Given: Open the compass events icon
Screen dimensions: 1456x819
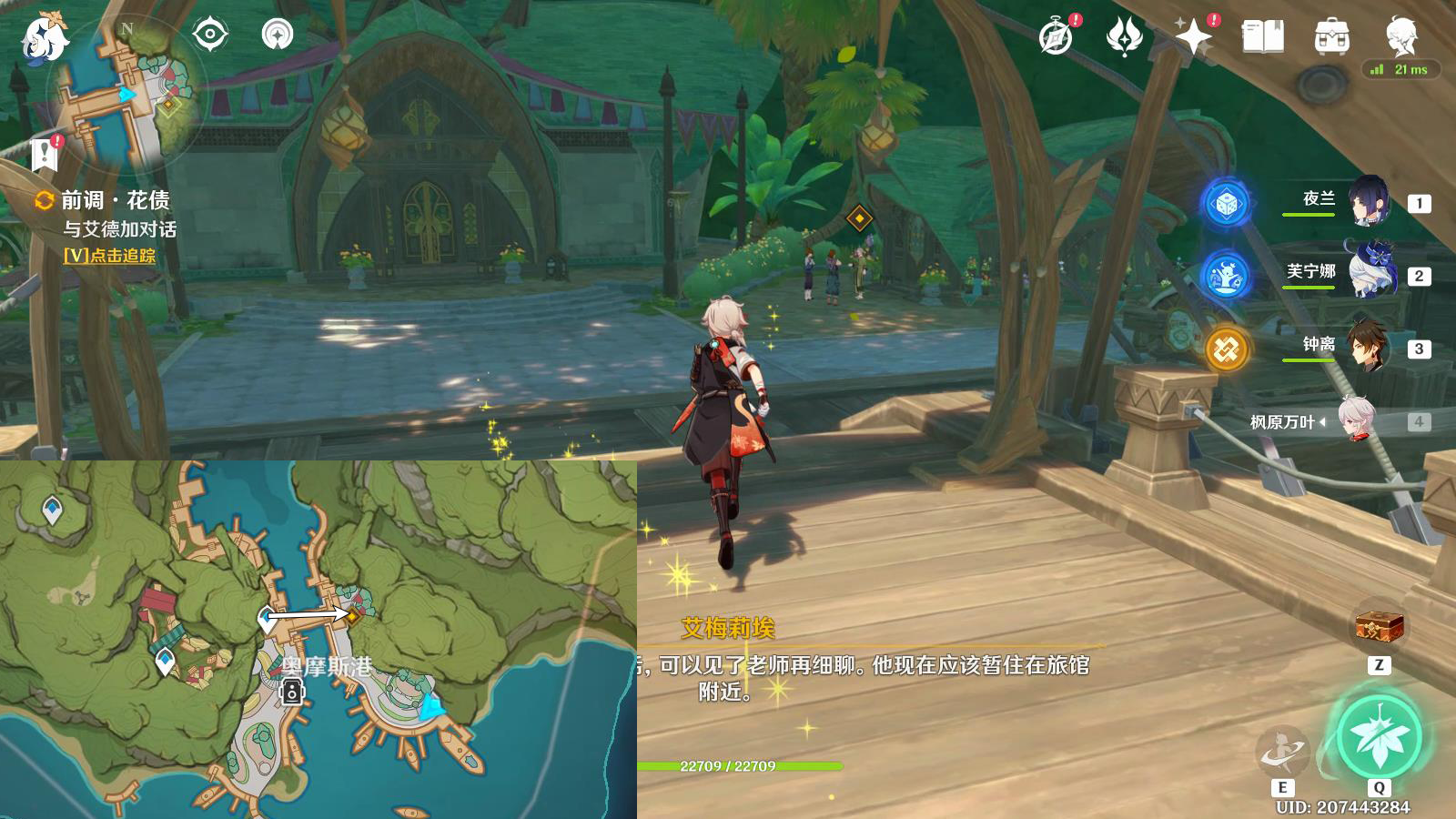Looking at the screenshot, I should tap(1057, 37).
